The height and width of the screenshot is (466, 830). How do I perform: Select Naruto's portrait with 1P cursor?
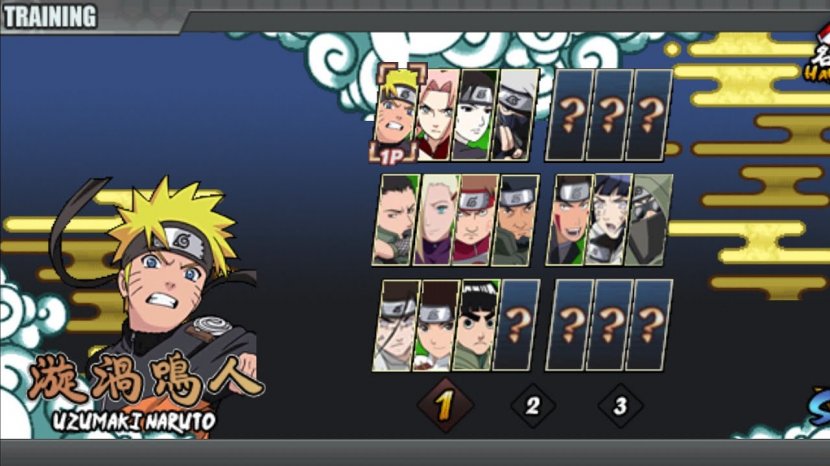(398, 112)
